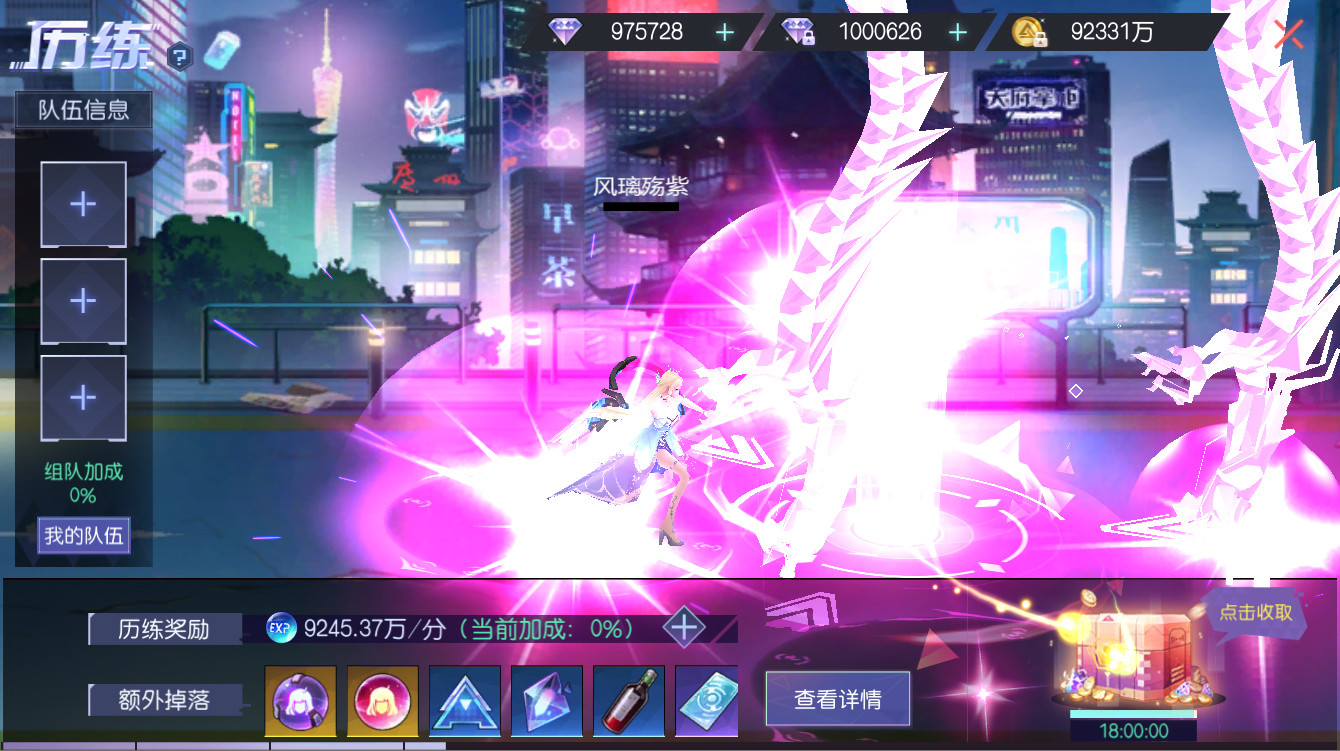Open 队伍信息 panel header

click(83, 110)
